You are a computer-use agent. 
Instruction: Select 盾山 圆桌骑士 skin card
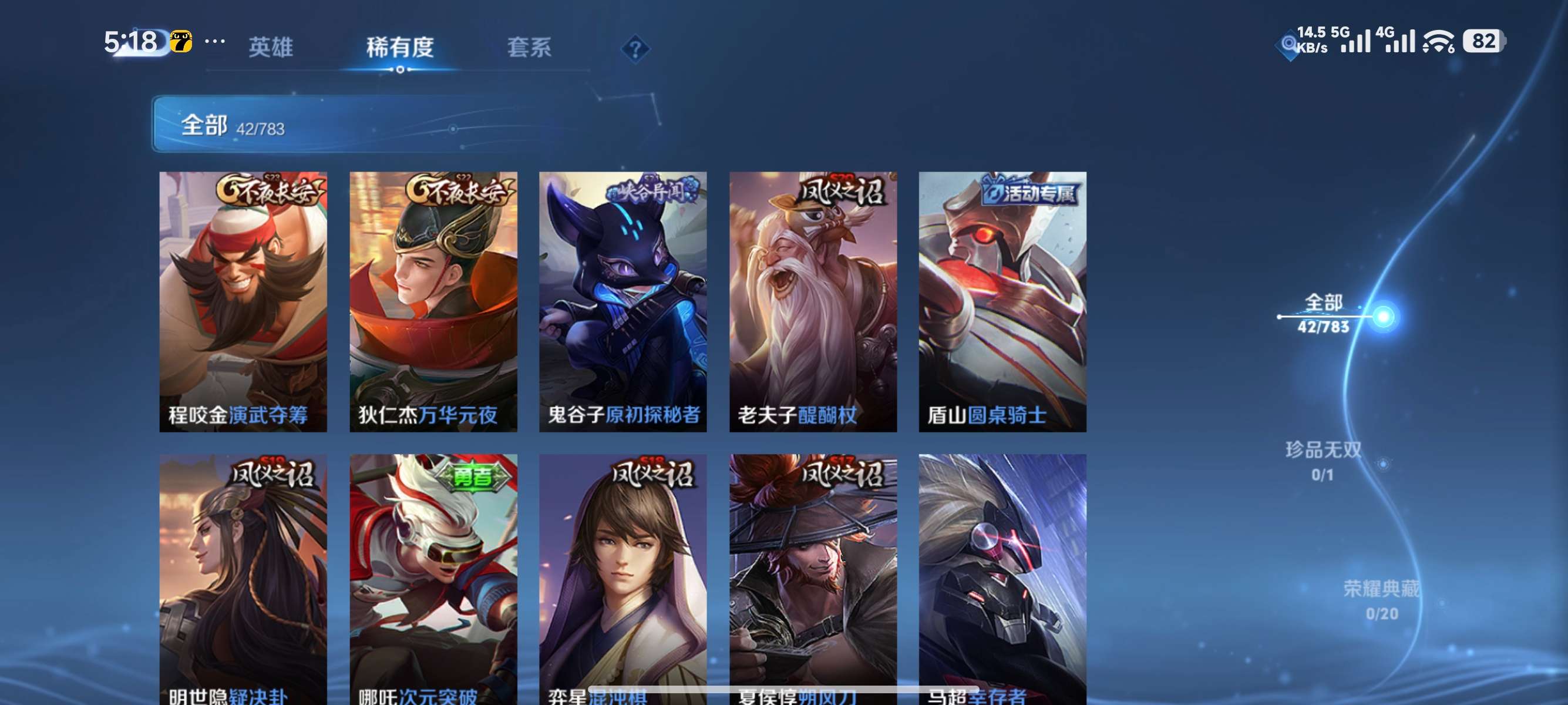pos(1002,301)
